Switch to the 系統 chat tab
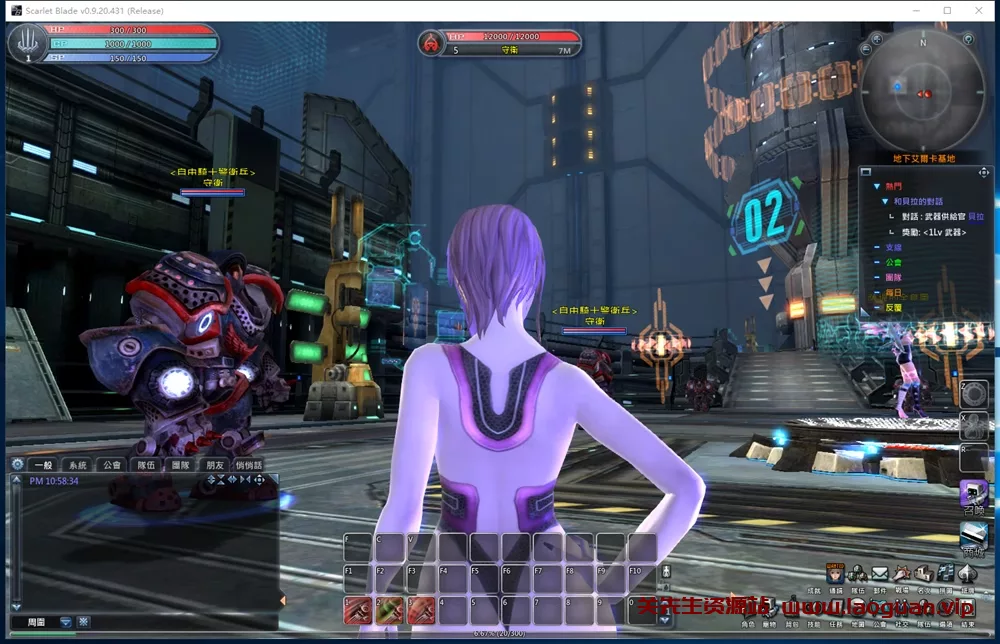Image resolution: width=1000 pixels, height=644 pixels. pyautogui.click(x=77, y=465)
